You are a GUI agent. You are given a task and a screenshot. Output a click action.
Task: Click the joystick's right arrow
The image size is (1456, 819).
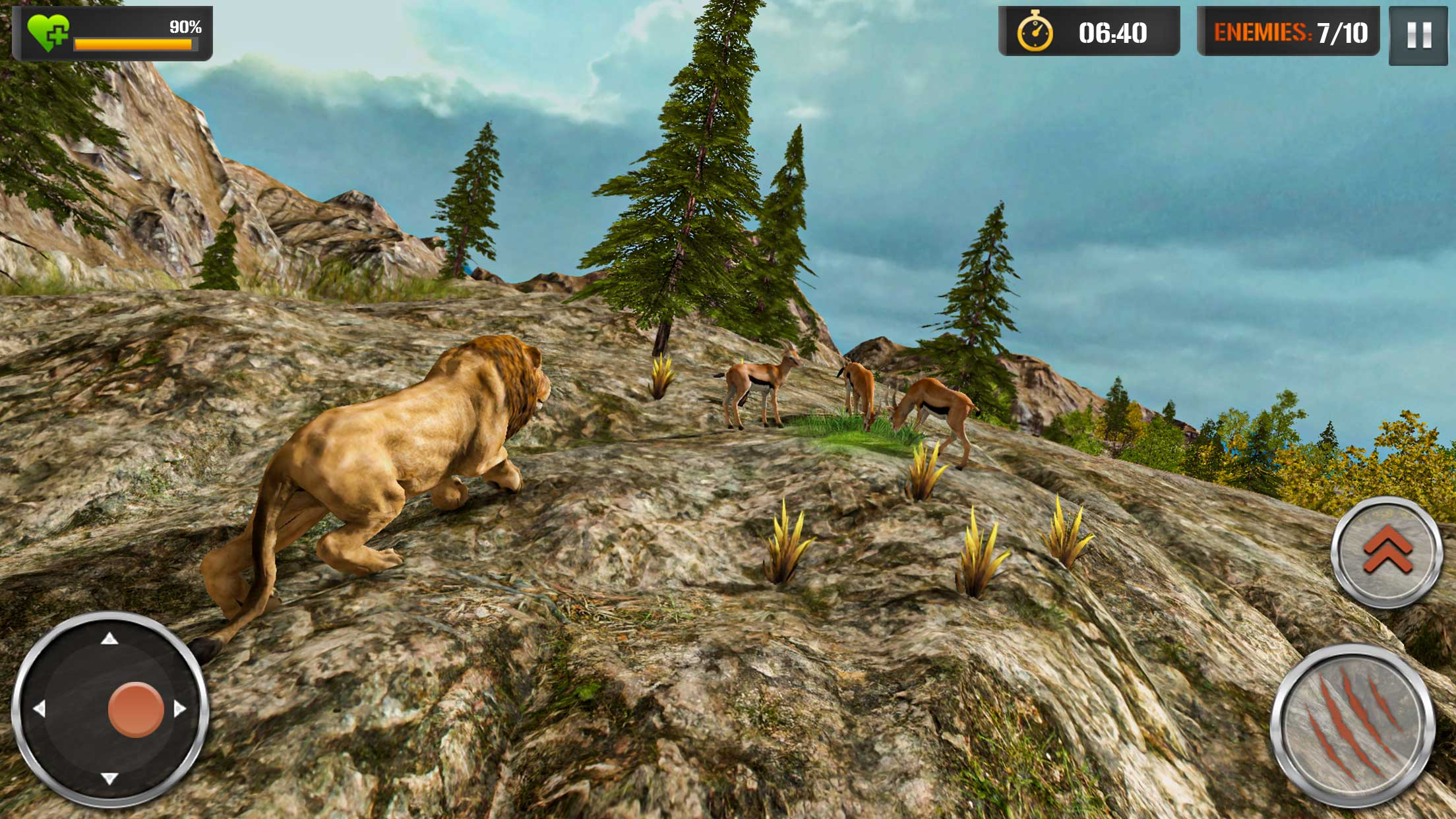click(x=180, y=709)
